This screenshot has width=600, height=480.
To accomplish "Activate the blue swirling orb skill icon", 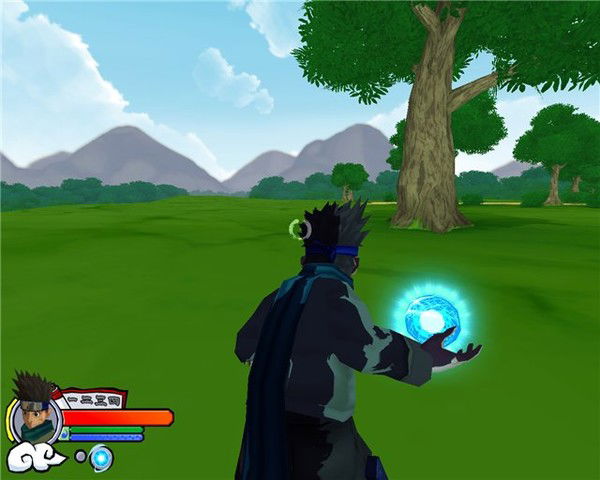I will [101, 458].
